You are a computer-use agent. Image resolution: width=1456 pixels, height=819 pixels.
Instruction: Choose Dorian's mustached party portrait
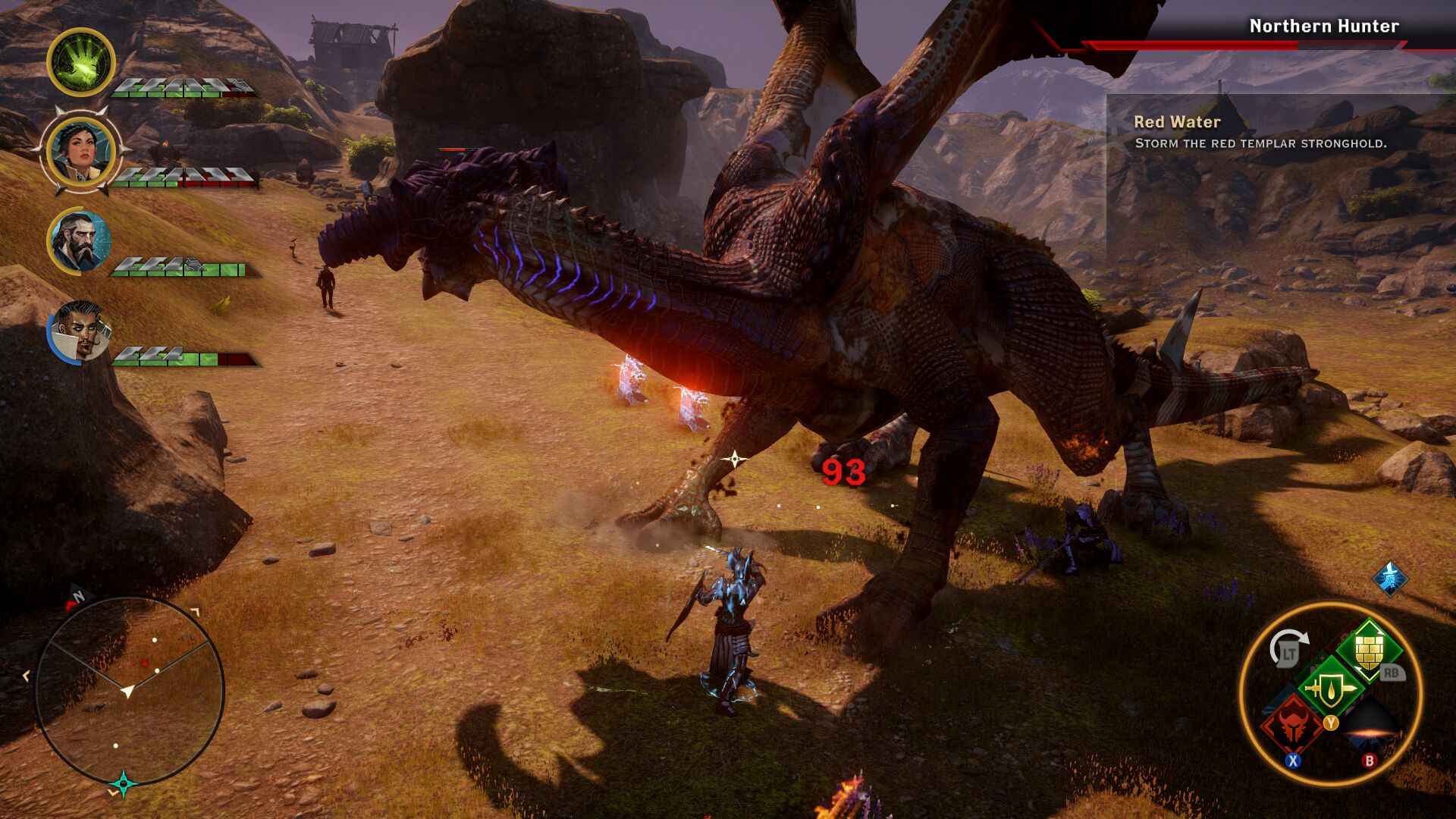click(x=80, y=332)
